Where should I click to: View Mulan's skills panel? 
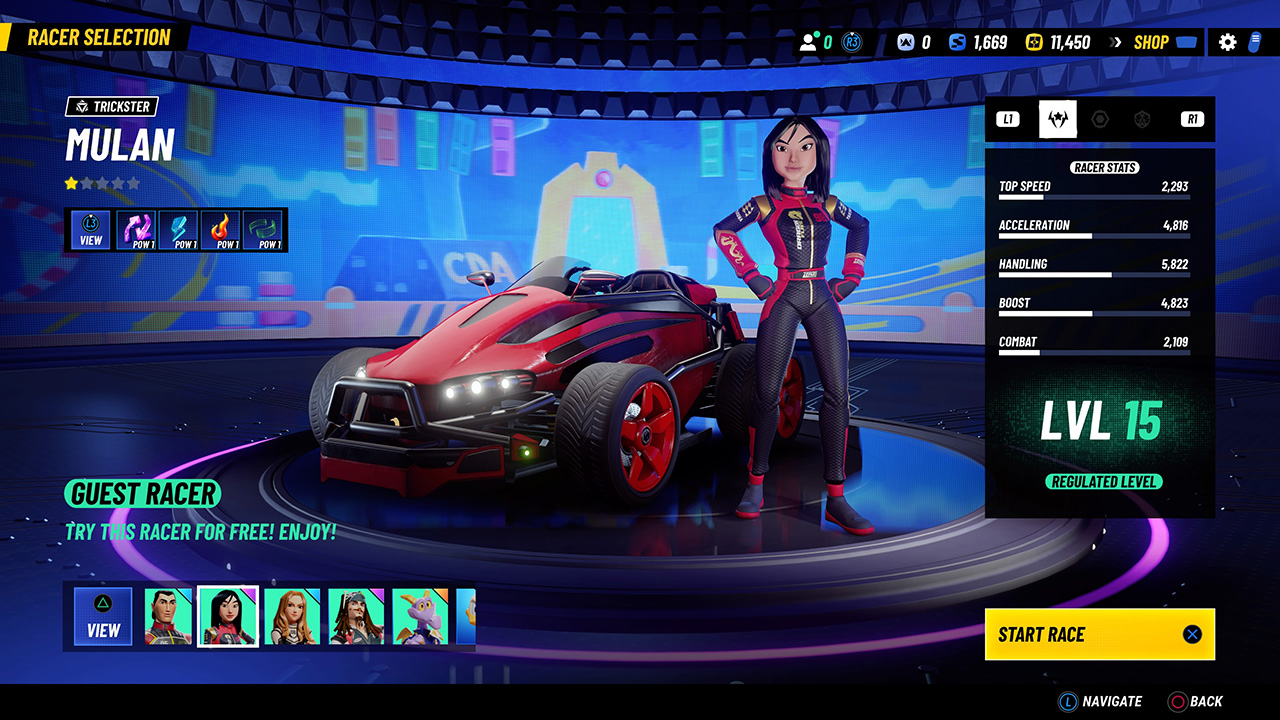(91, 229)
